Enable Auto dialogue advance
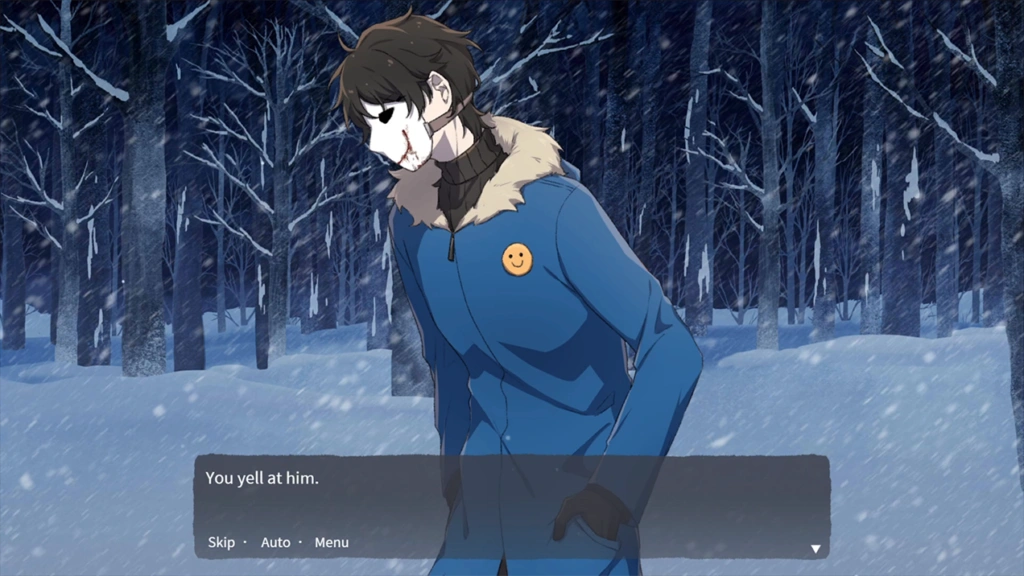Image resolution: width=1024 pixels, height=576 pixels. coord(275,542)
